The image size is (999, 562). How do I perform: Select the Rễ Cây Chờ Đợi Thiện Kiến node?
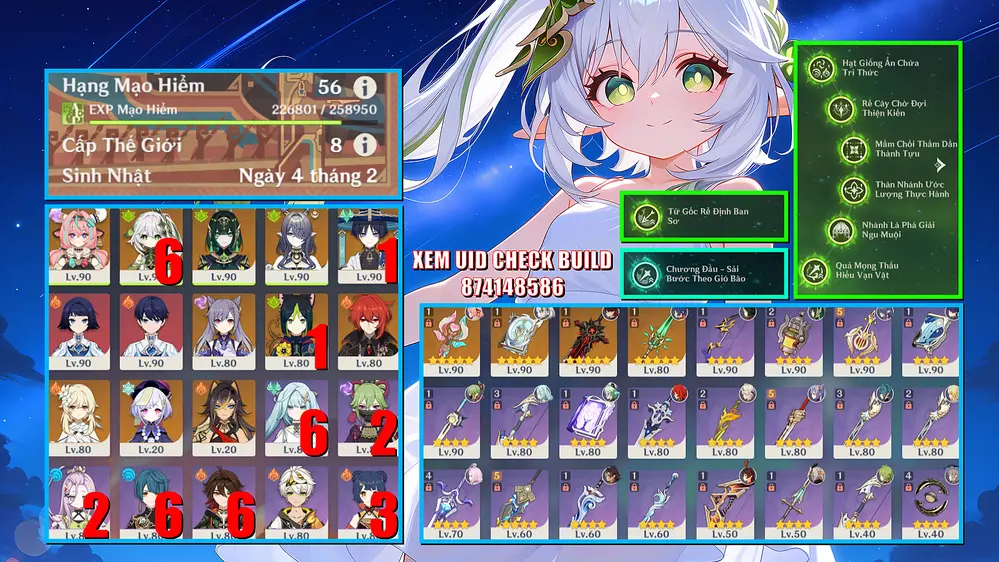point(840,109)
